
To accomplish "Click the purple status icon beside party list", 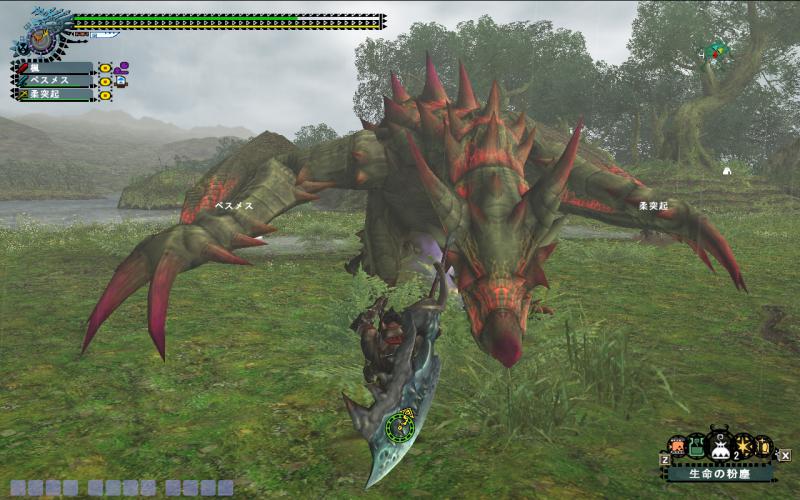I will pos(121,68).
